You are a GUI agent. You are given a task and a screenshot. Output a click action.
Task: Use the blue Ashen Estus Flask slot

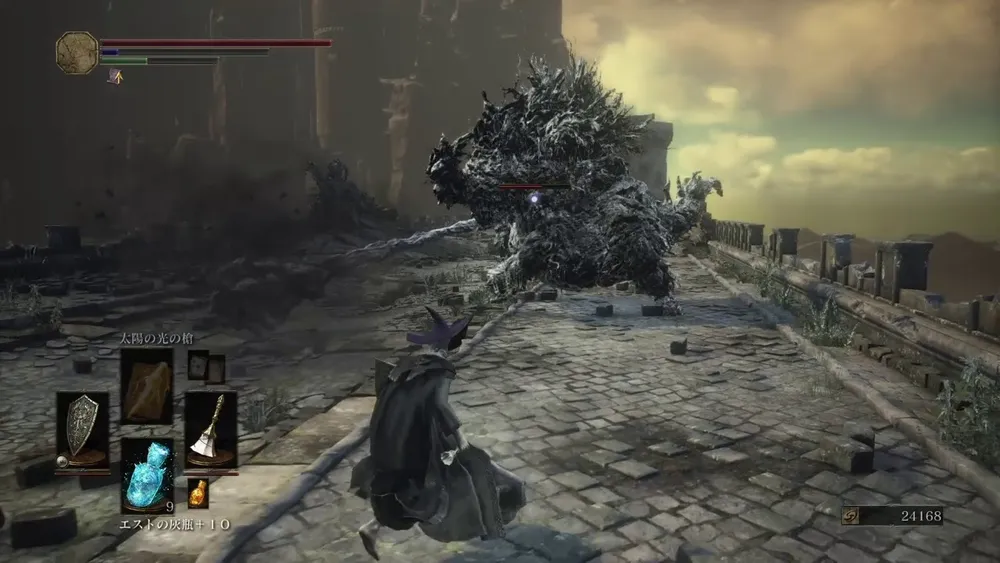(146, 474)
